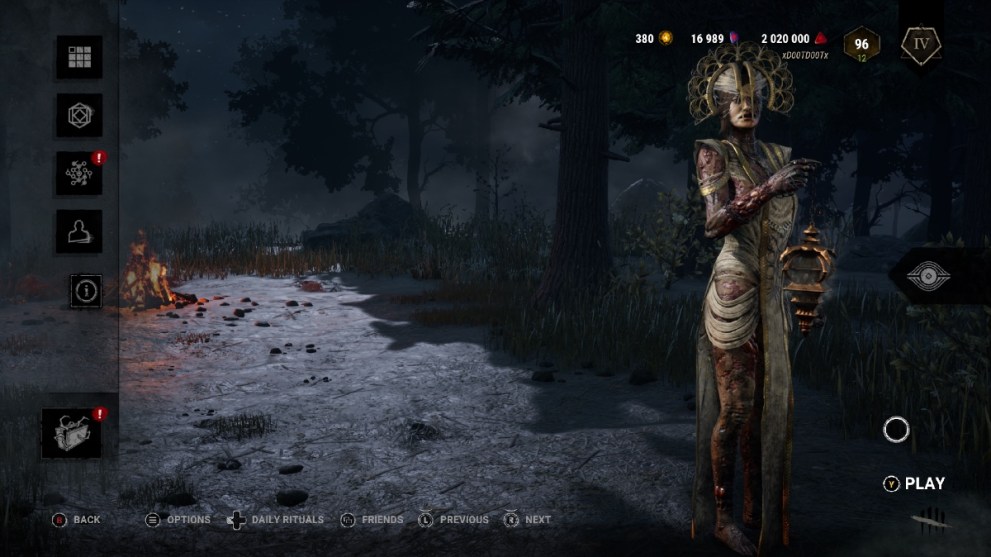Open the character selection silhouette icon
Image resolution: width=991 pixels, height=557 pixels.
click(79, 232)
